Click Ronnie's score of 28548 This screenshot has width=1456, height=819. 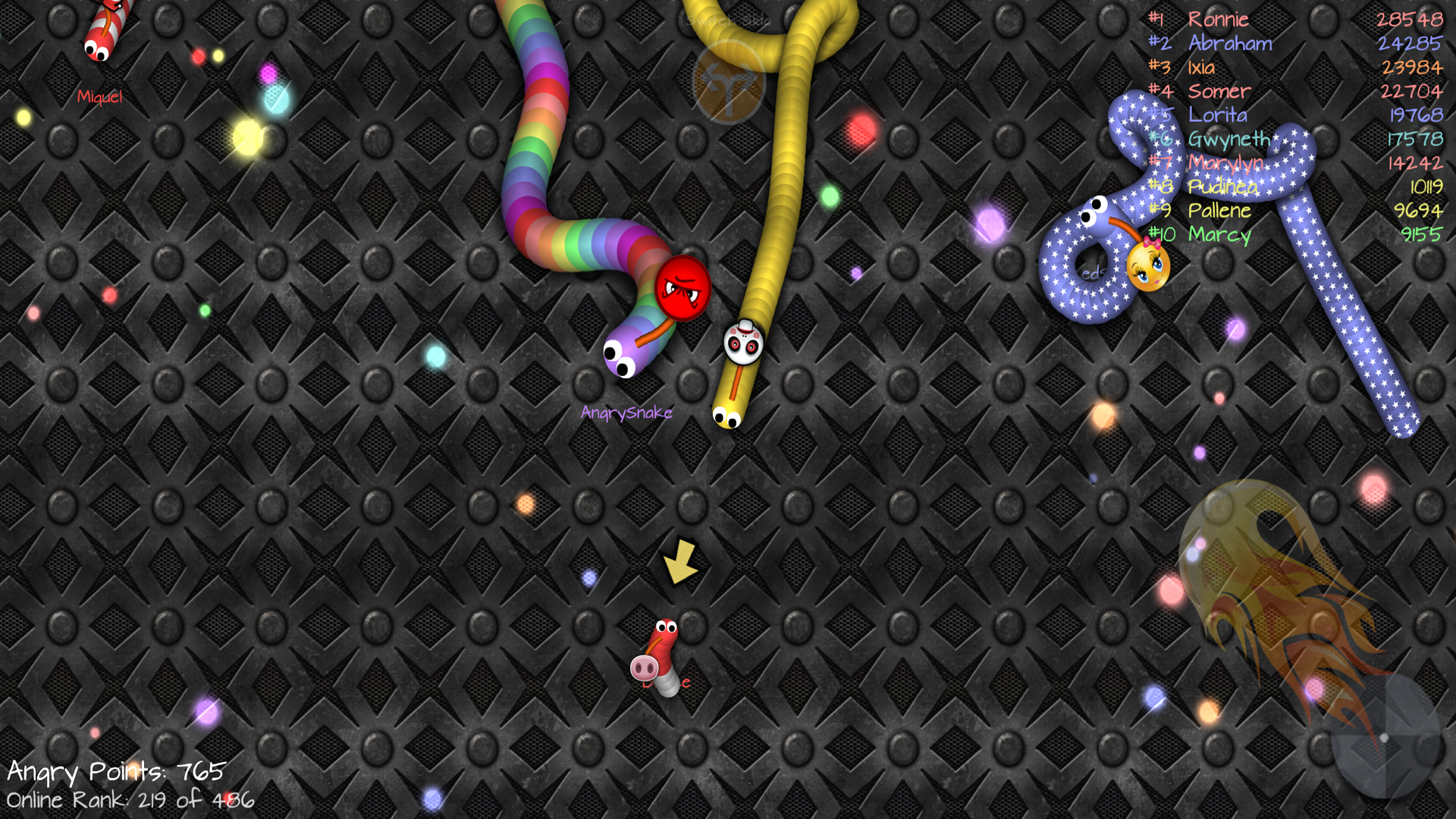(x=1410, y=19)
